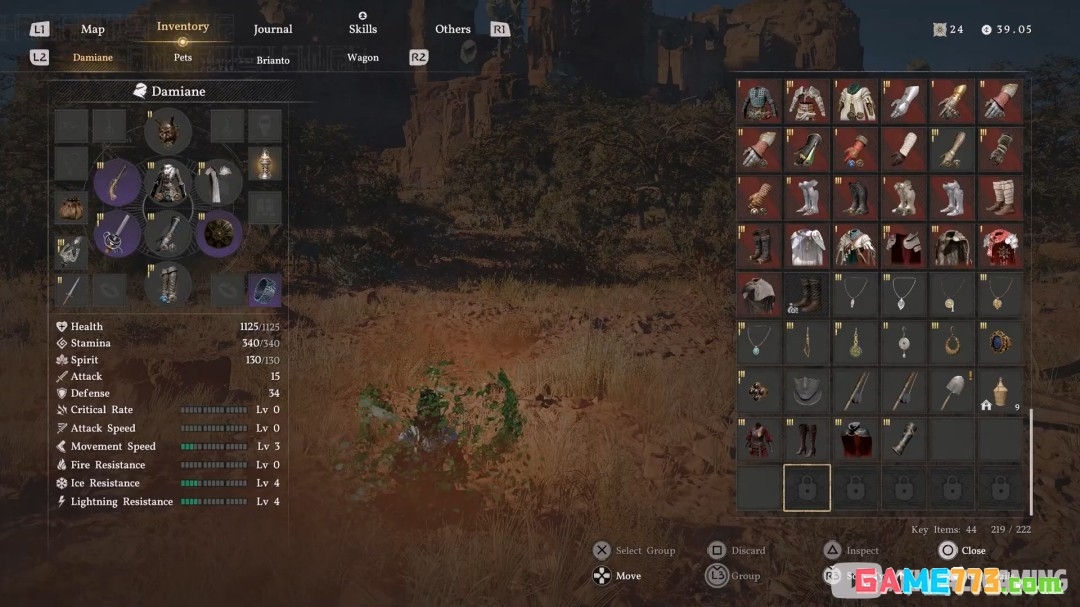The image size is (1080, 607).
Task: Select the sack item with count 9
Action: 999,390
